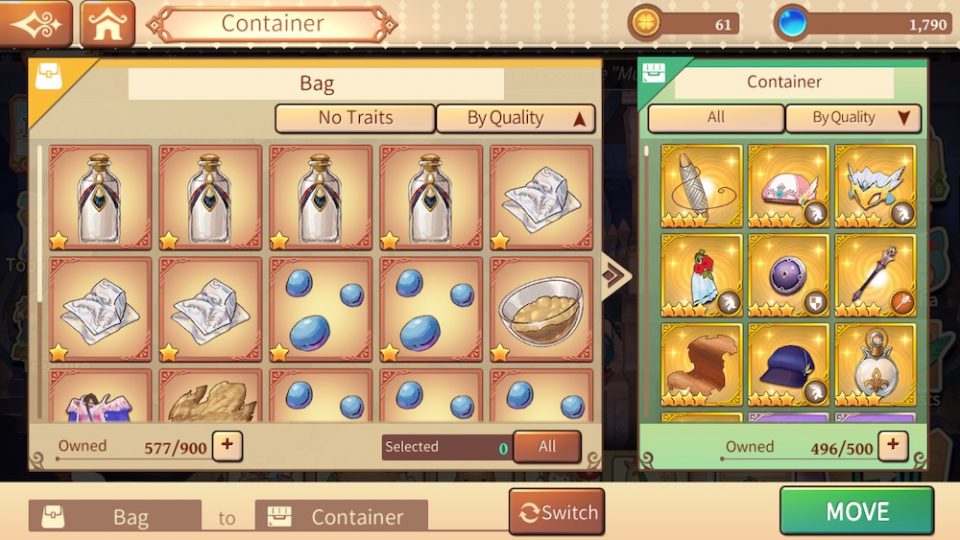This screenshot has width=960, height=540.
Task: Click the green MOVE button
Action: pos(856,511)
